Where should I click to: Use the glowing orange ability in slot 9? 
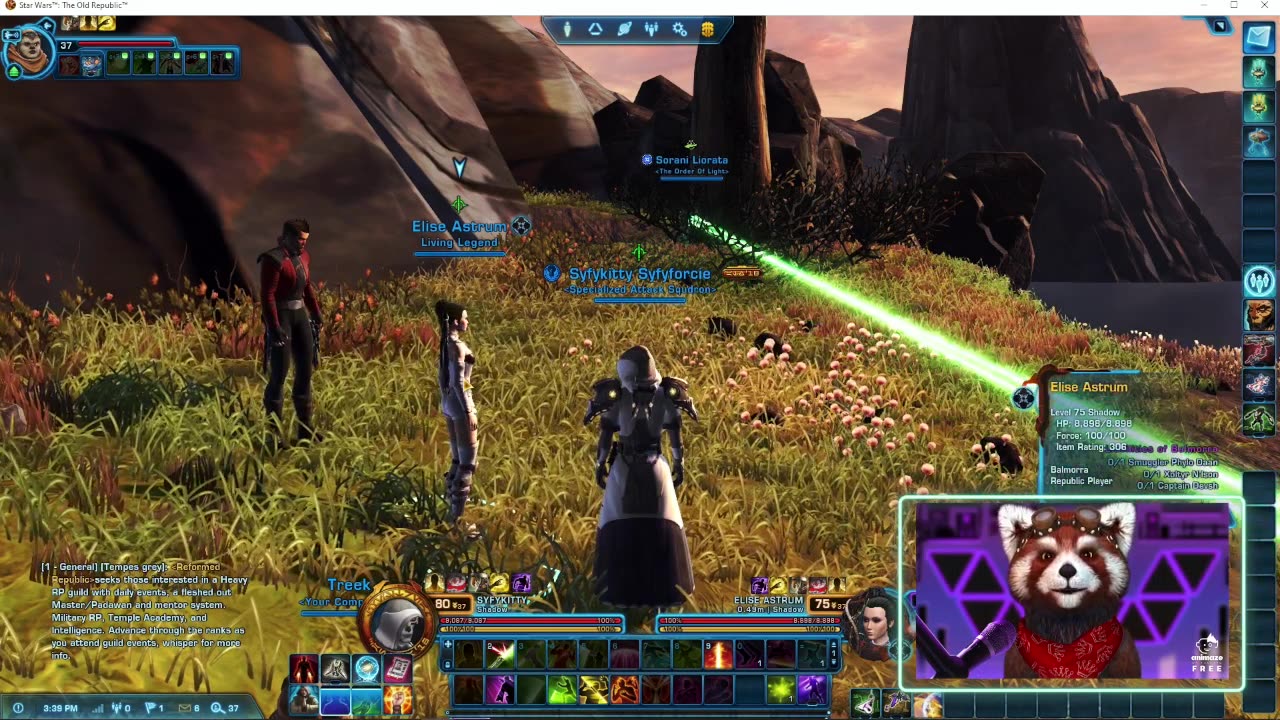coord(717,654)
